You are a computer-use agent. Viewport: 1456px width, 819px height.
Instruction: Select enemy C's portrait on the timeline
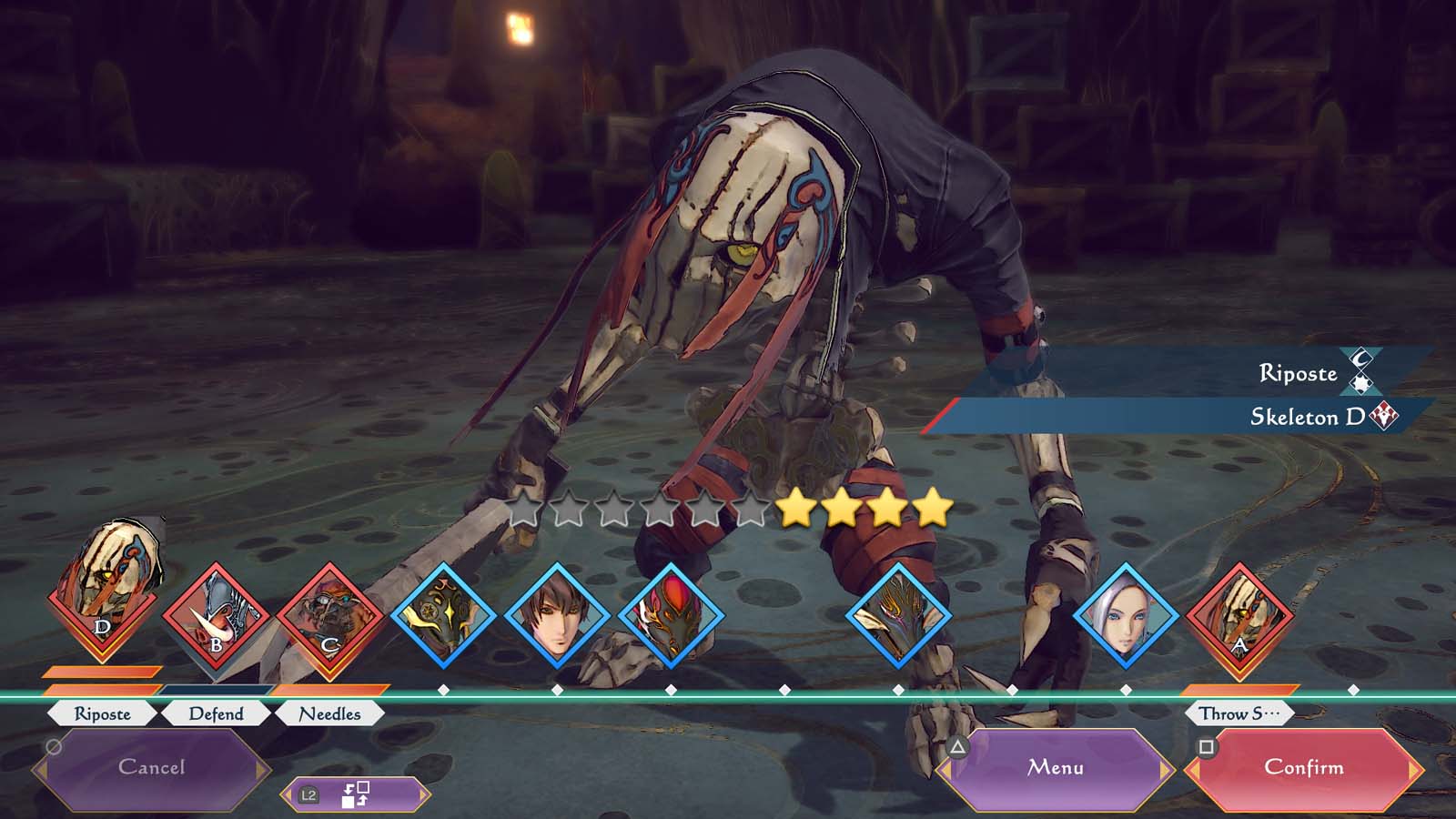[x=329, y=616]
